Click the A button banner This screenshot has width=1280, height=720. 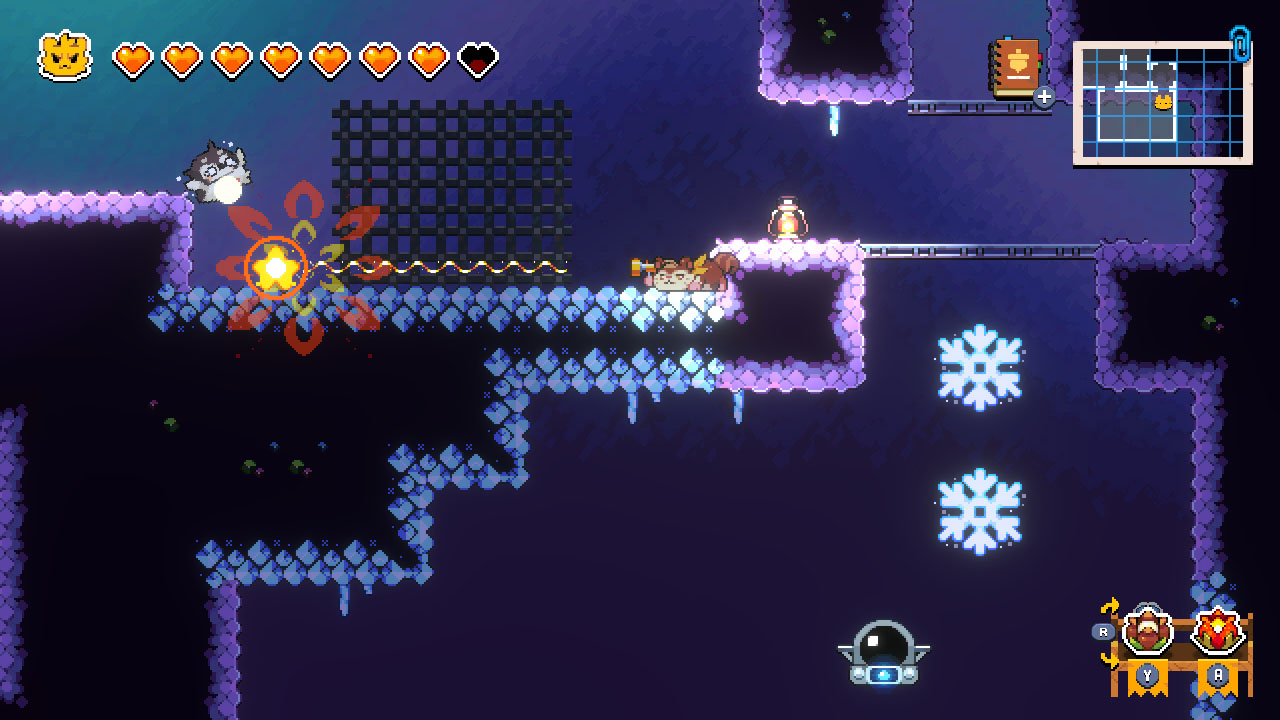[1219, 673]
